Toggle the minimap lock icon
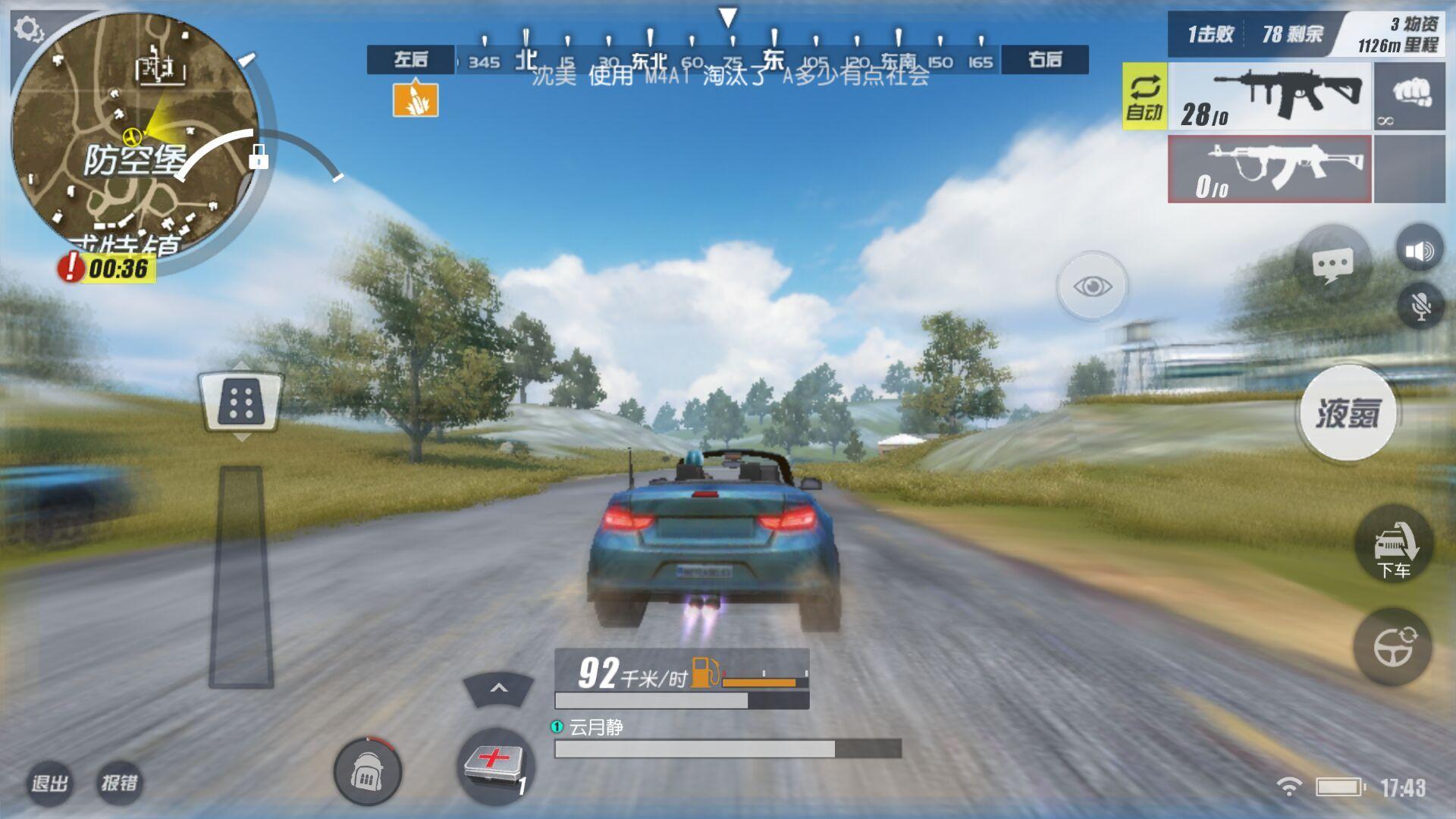 point(259,157)
